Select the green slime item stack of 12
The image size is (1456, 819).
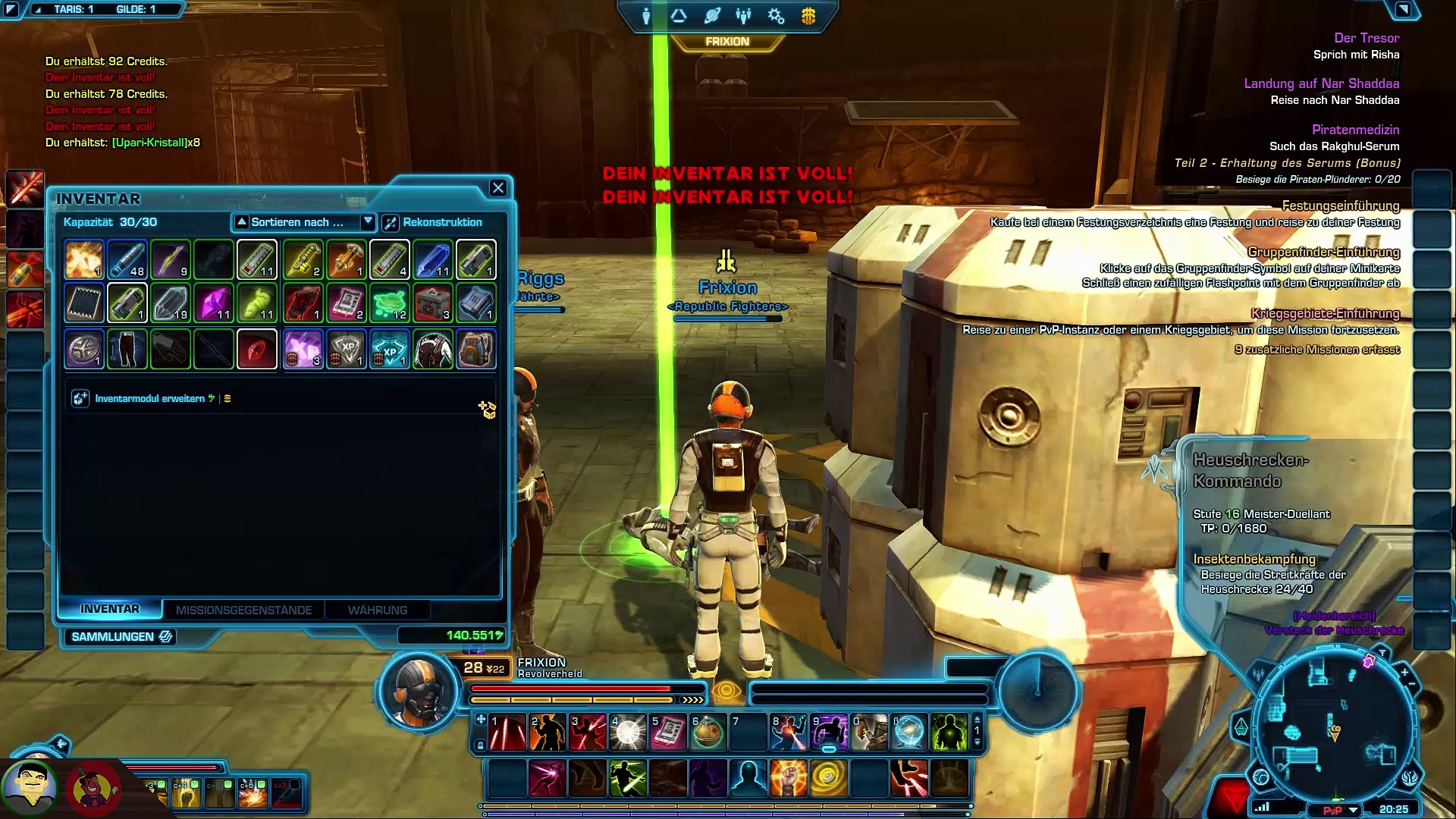point(390,303)
